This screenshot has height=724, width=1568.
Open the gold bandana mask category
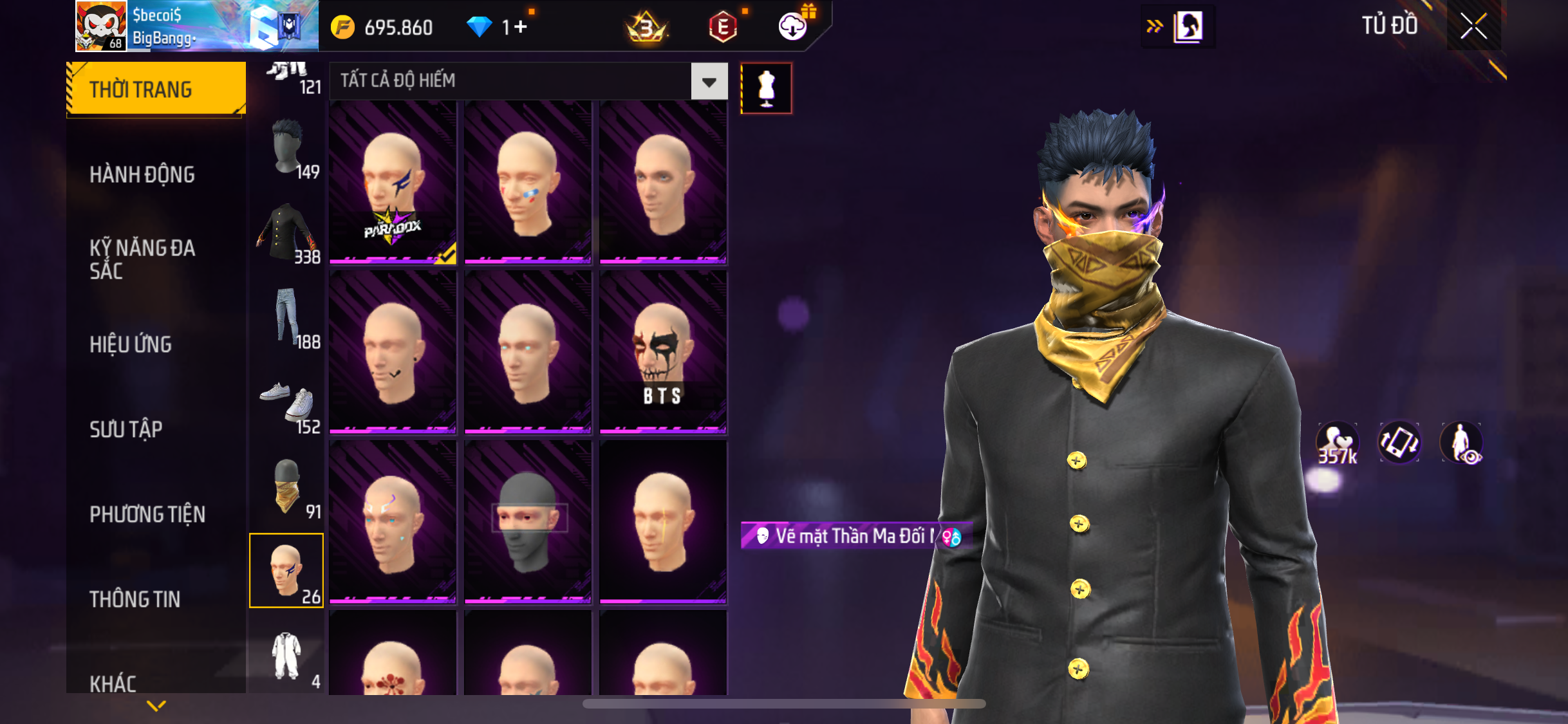[287, 487]
